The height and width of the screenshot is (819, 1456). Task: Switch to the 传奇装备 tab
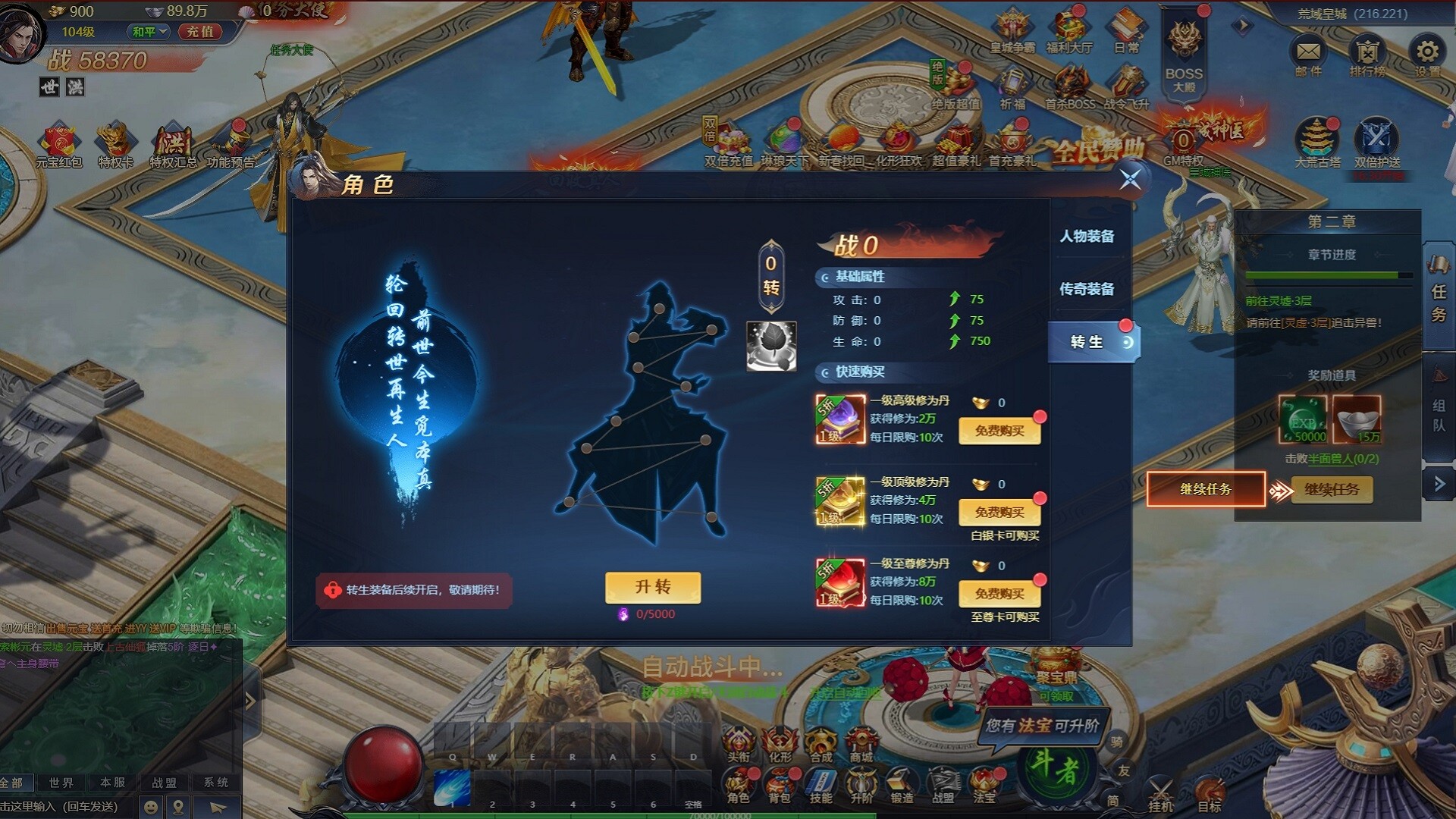click(1086, 290)
